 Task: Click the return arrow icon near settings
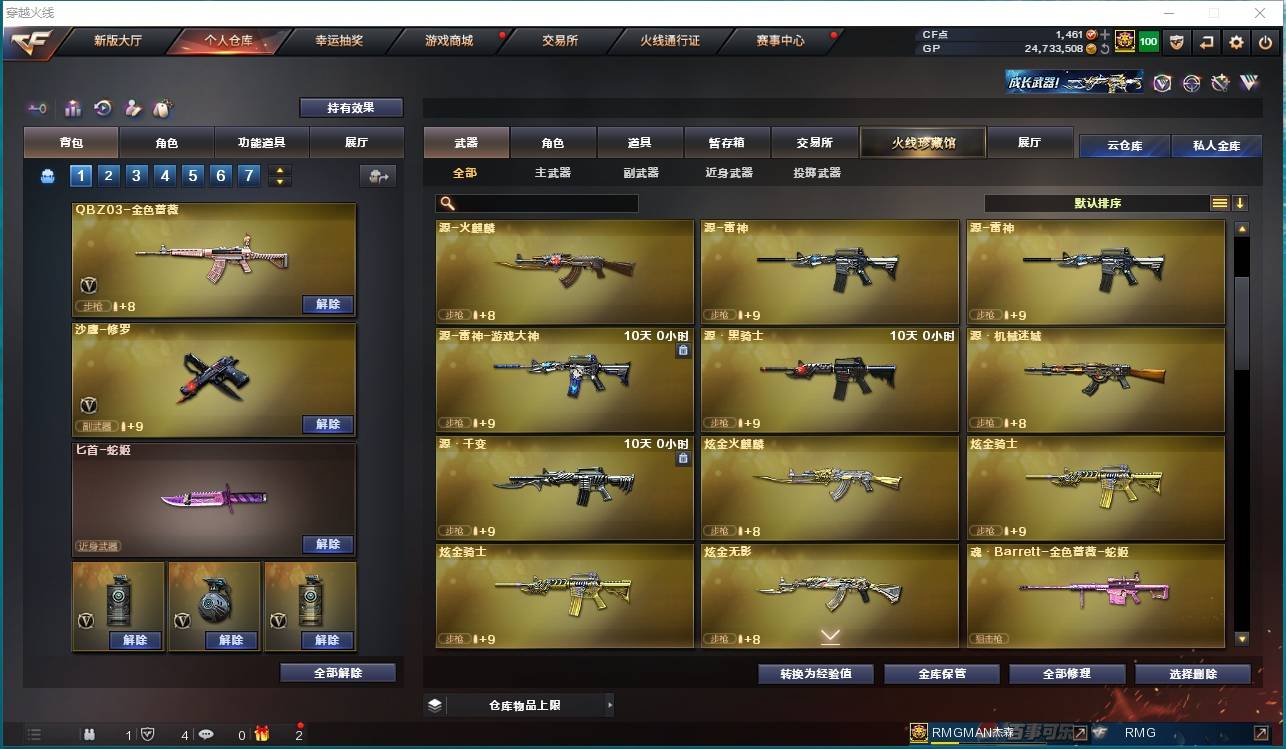click(x=1207, y=42)
